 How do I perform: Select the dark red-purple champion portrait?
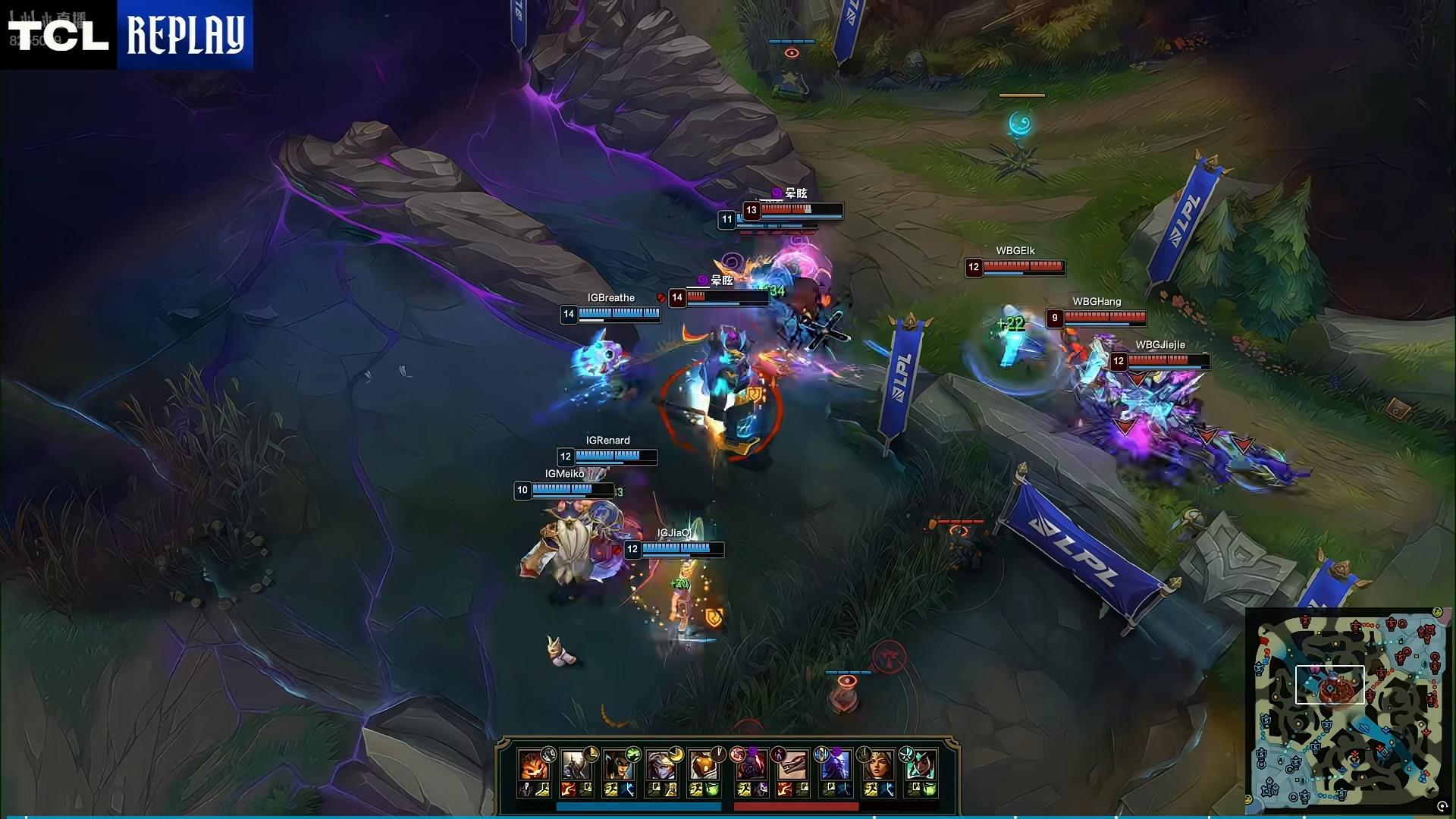pyautogui.click(x=750, y=766)
